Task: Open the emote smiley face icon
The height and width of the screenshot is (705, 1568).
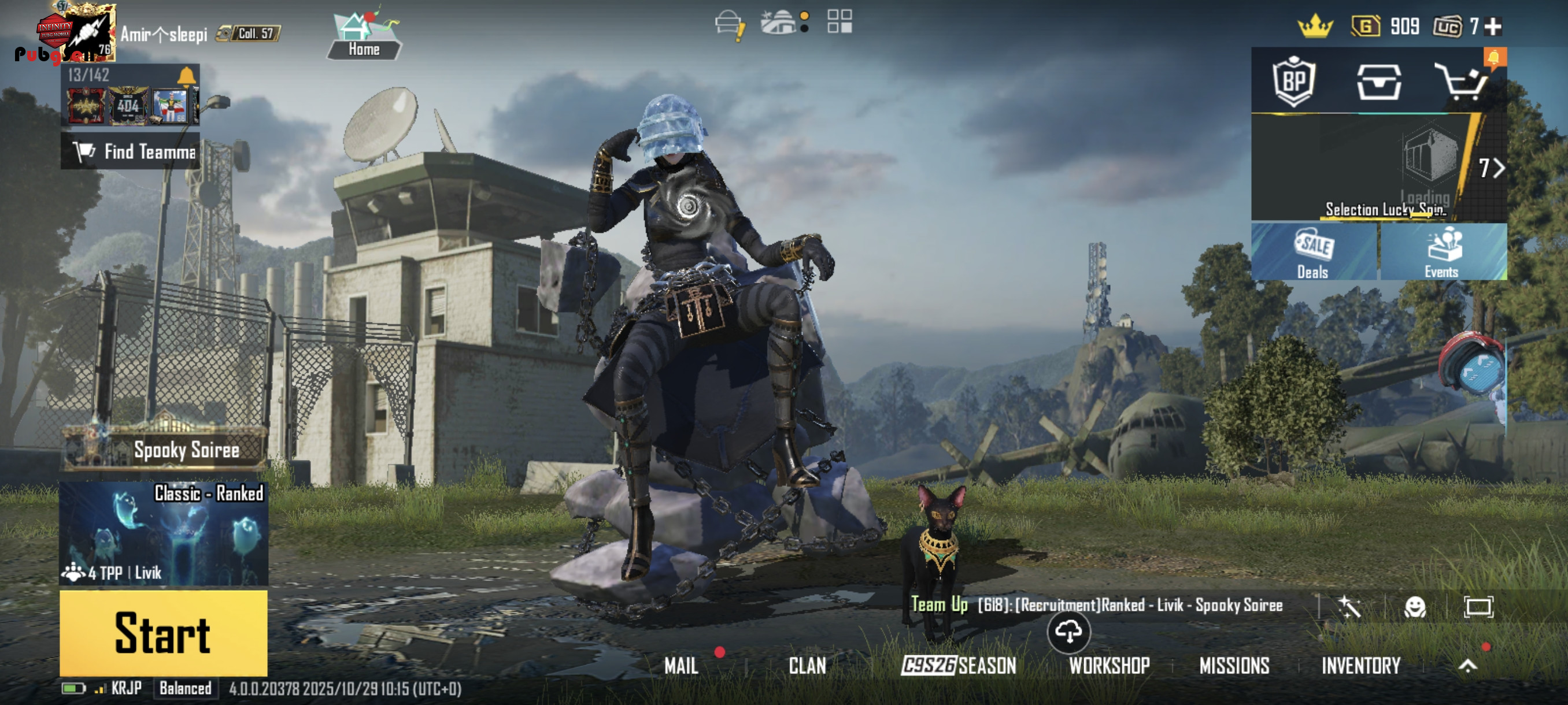Action: pos(1415,606)
